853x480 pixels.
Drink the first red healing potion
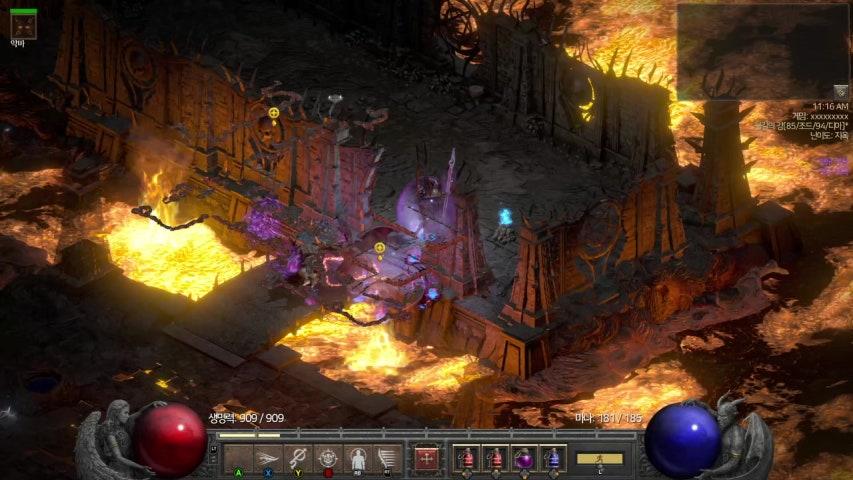[466, 458]
